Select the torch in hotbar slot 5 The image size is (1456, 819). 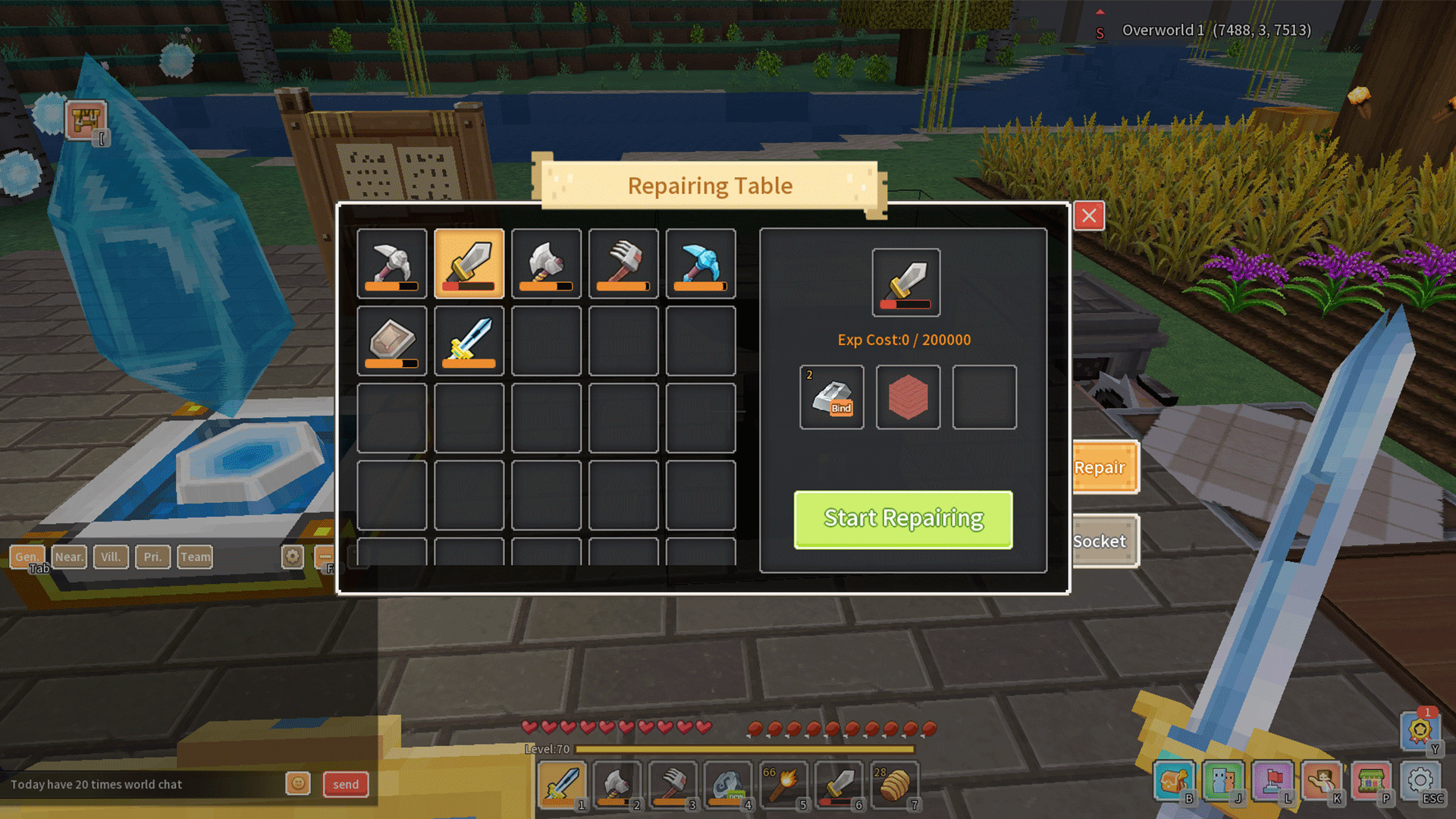coord(783,785)
